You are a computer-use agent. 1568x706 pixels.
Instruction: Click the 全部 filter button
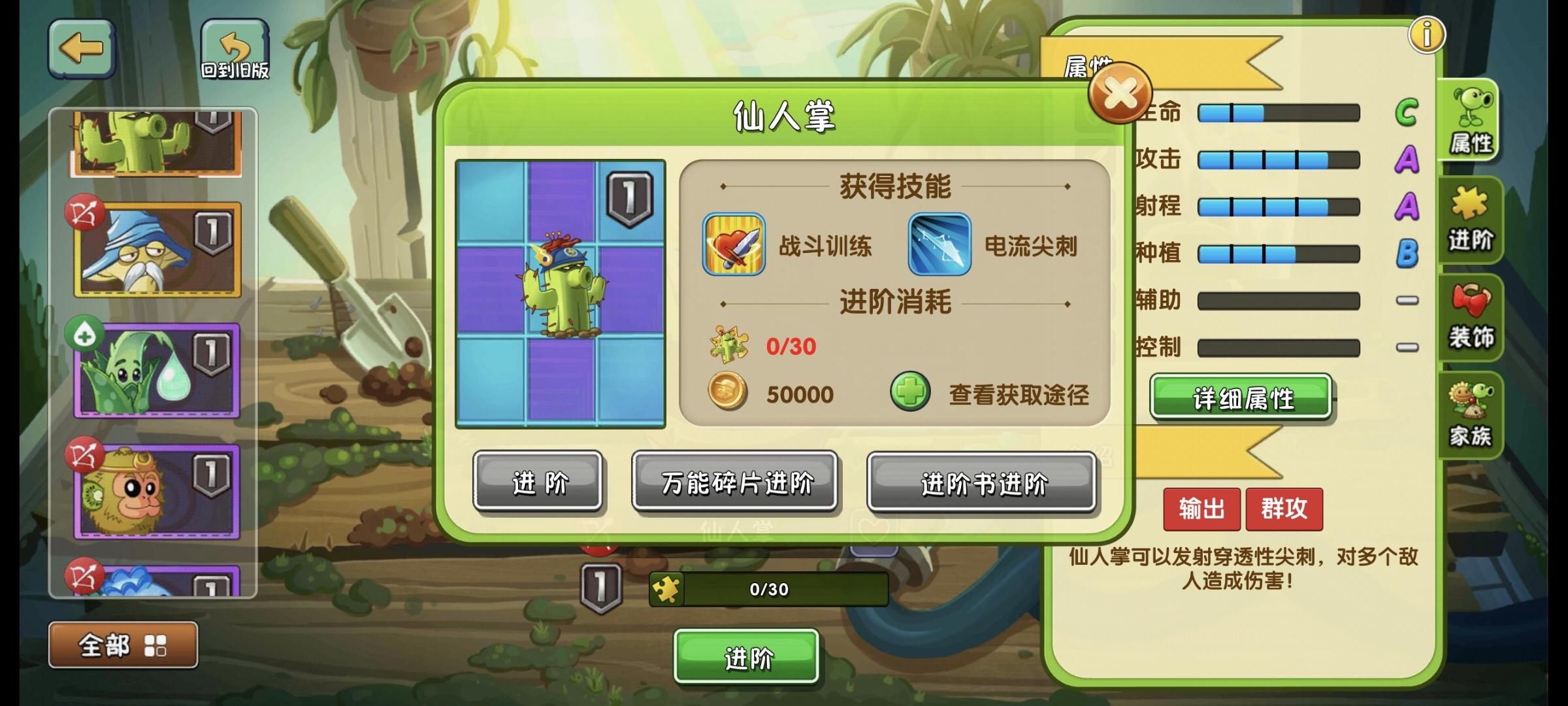click(x=123, y=645)
